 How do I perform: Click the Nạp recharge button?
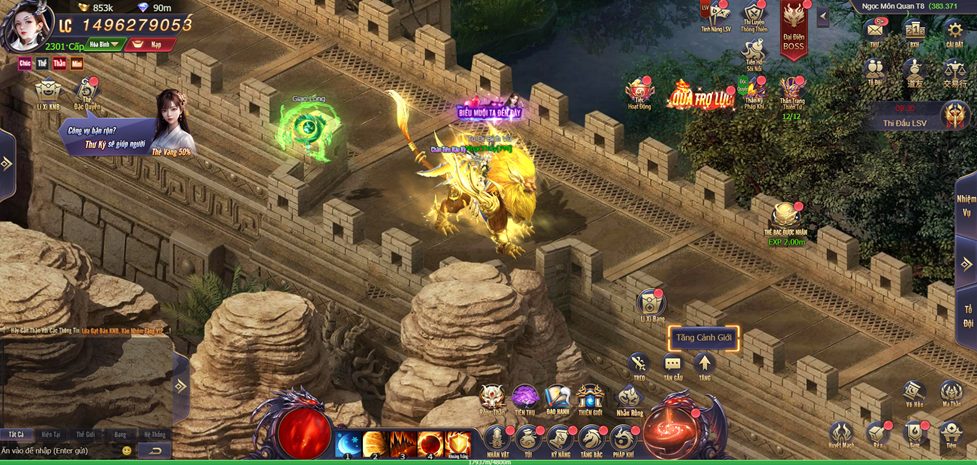152,44
